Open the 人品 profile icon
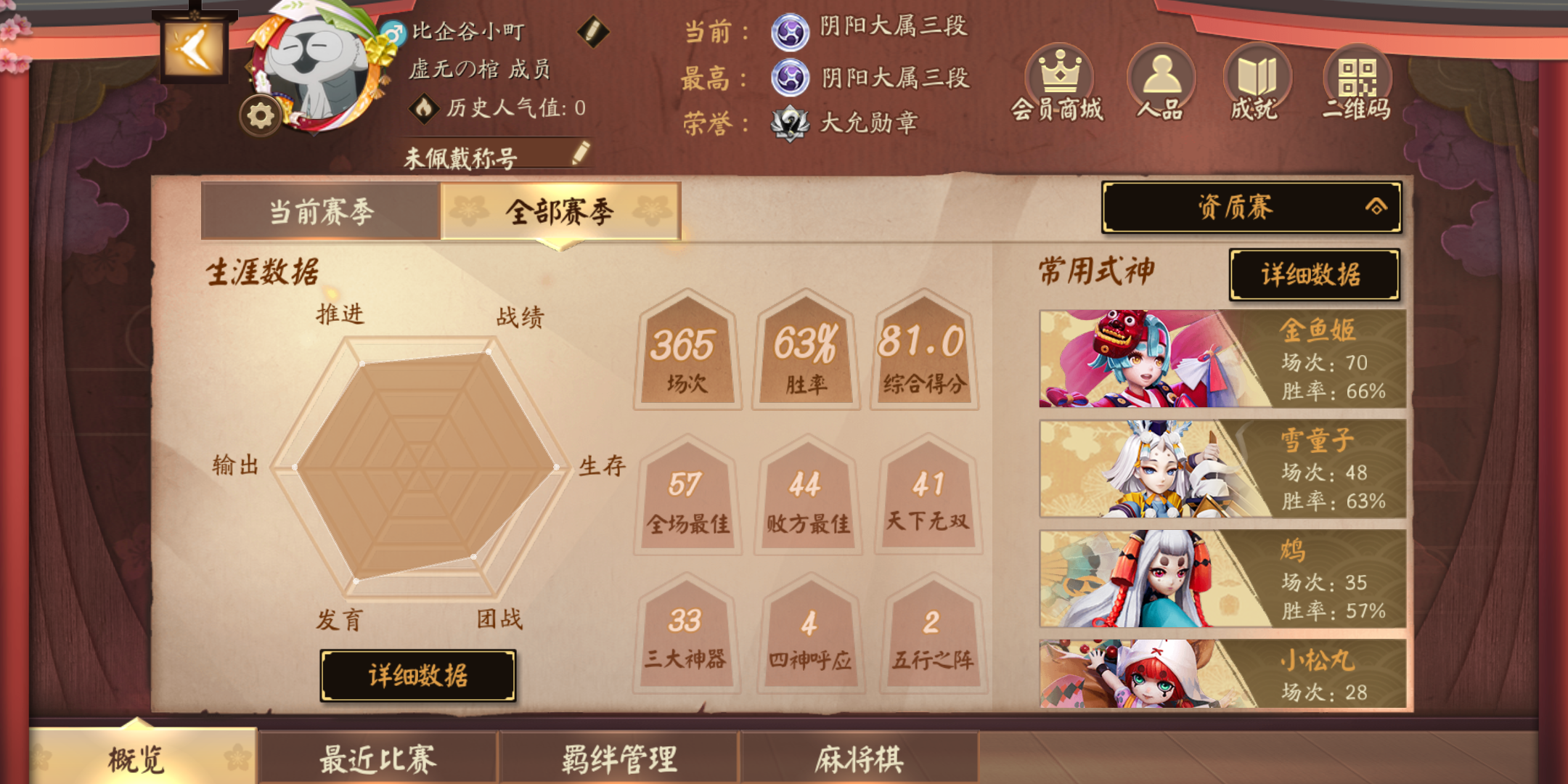Screen dimensions: 1568x784 [x=1162, y=73]
